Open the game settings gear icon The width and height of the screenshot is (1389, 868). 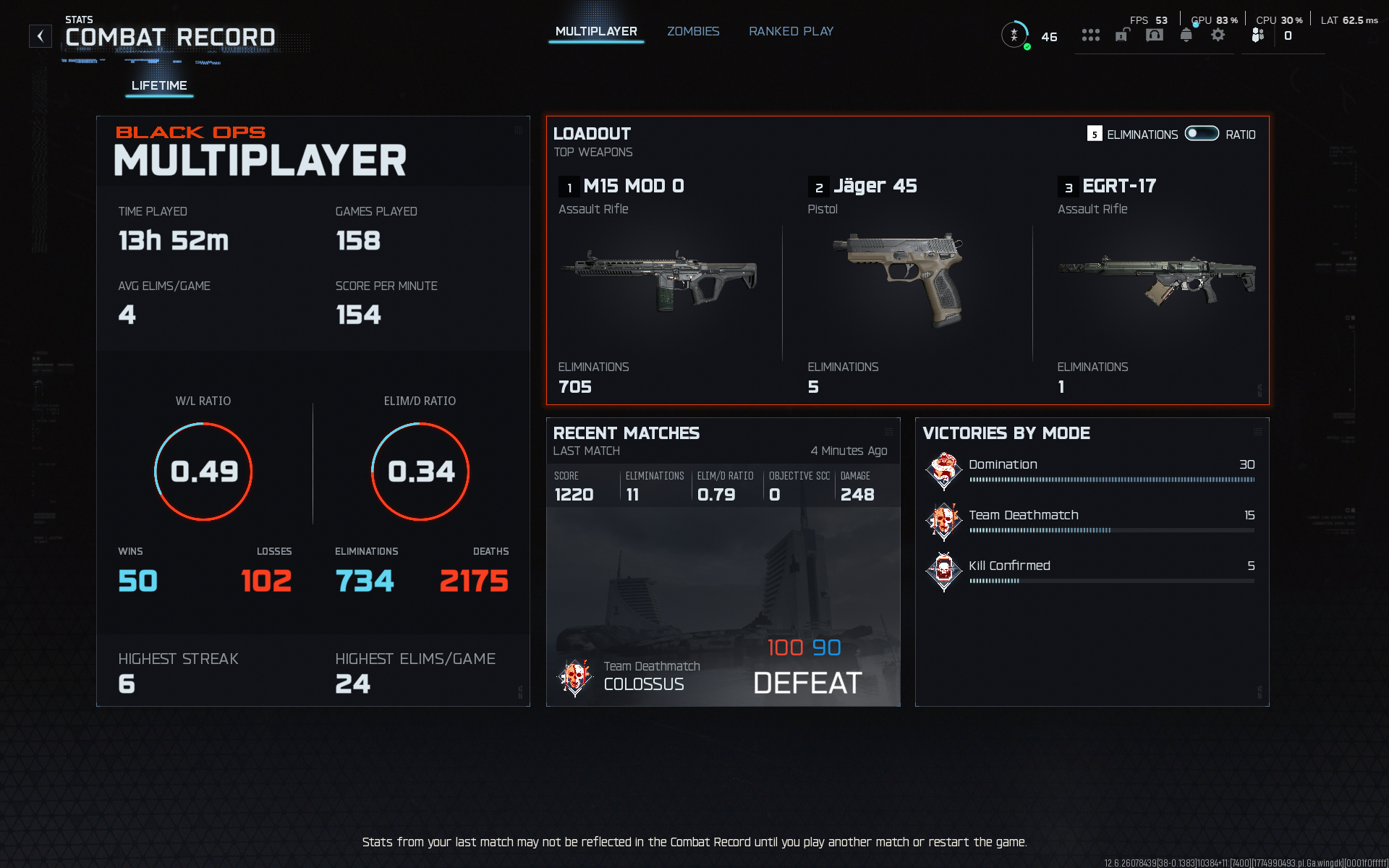coord(1218,35)
